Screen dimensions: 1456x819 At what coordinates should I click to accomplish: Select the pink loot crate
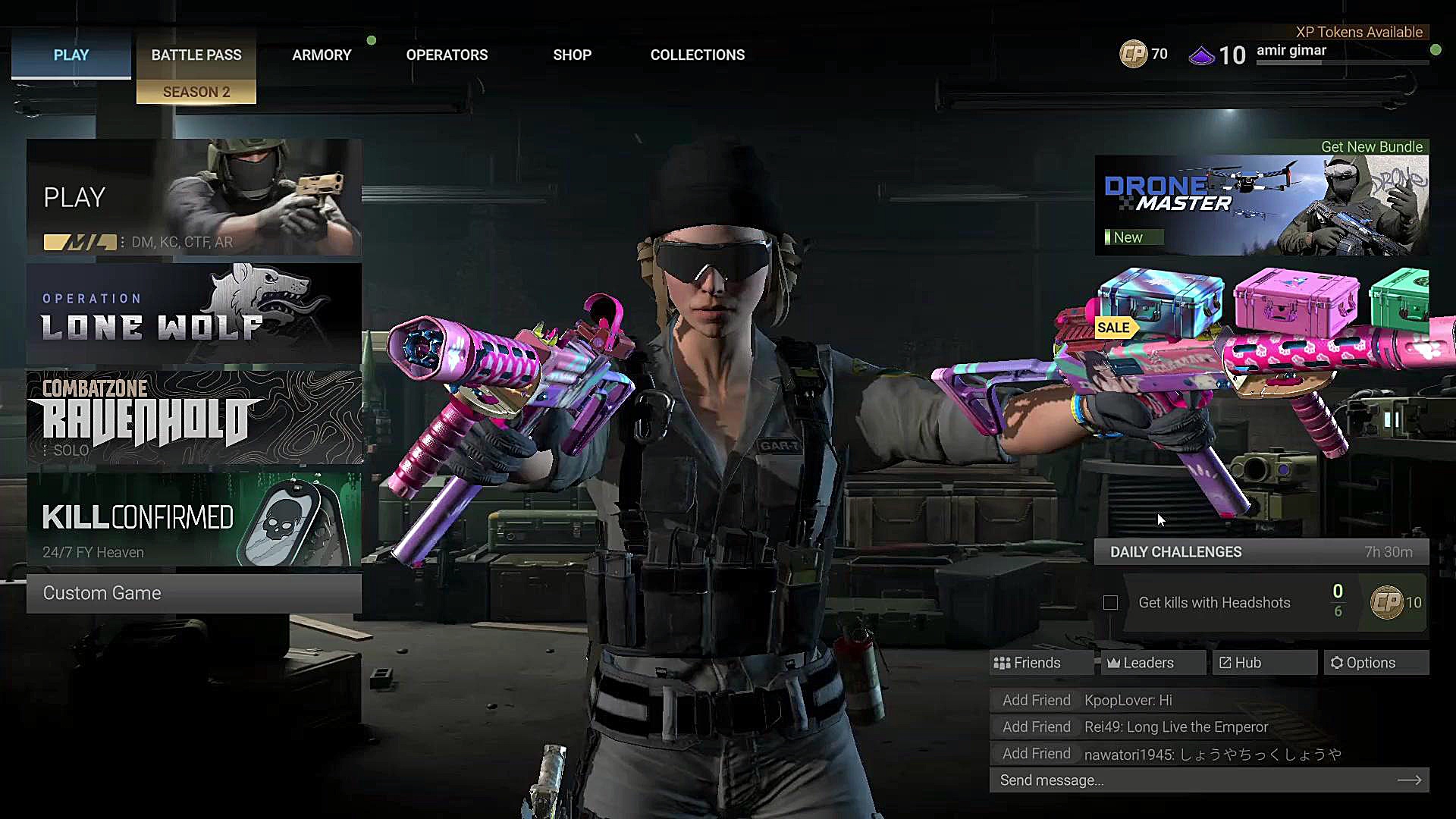pyautogui.click(x=1296, y=302)
